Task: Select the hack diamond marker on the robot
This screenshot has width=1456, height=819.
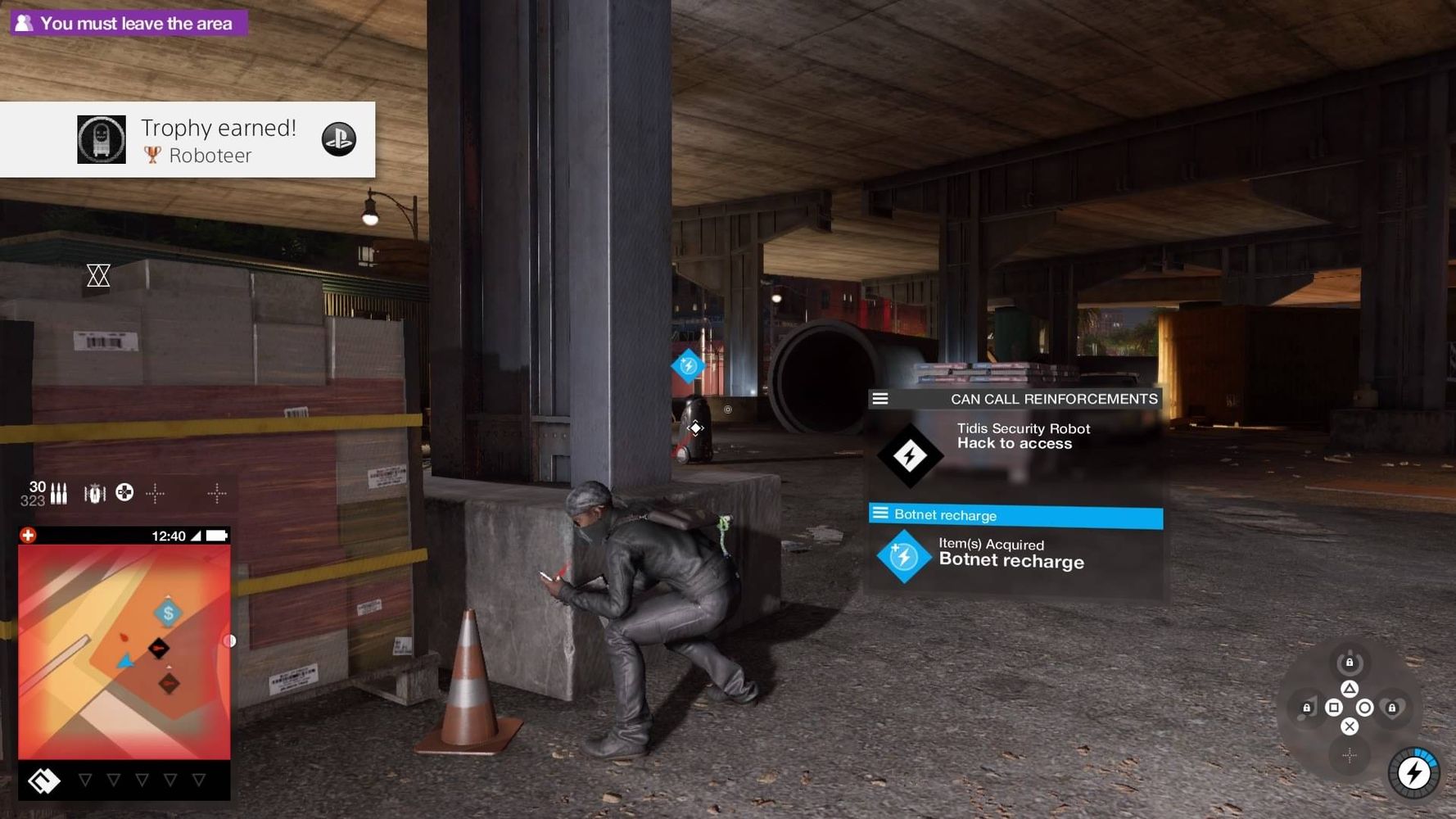Action: (x=695, y=428)
